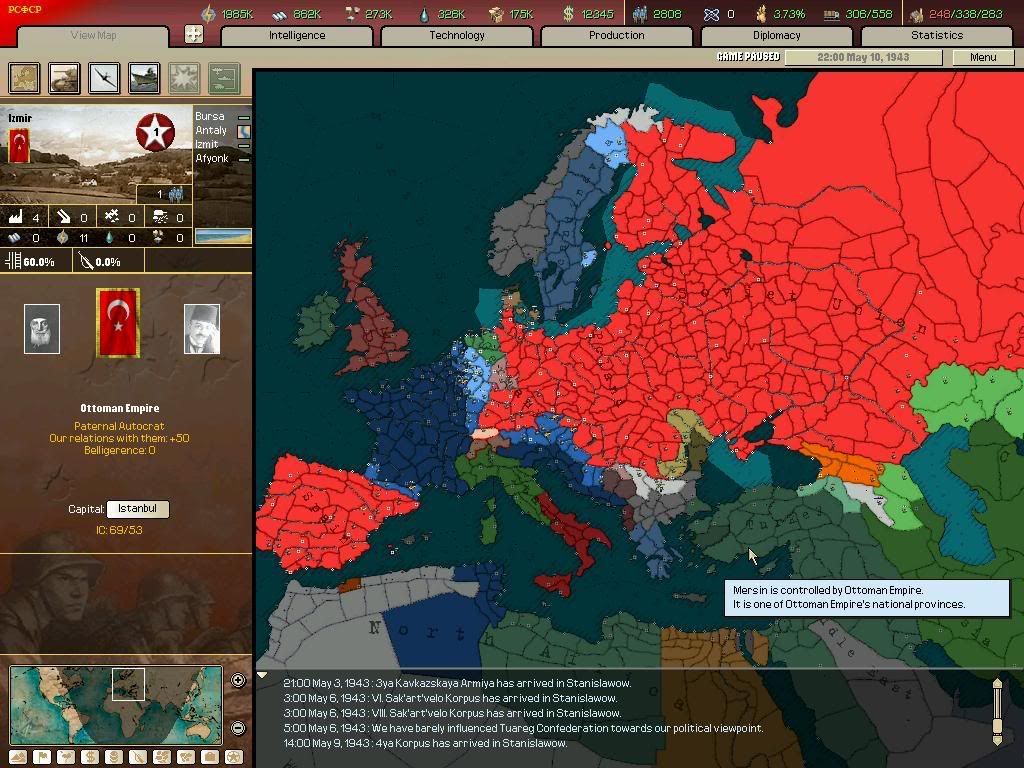Open the Technology tab
The width and height of the screenshot is (1024, 768).
(x=457, y=35)
